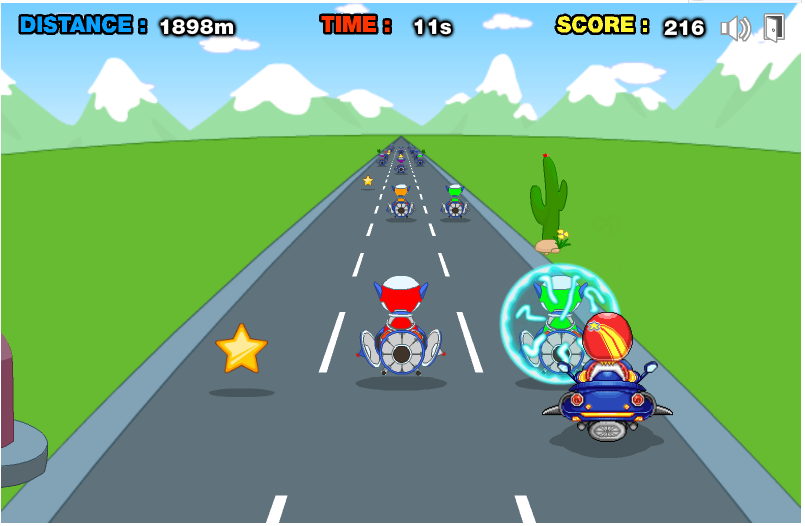805x526 pixels.
Task: Toggle the speaker sound icon
Action: [735, 28]
